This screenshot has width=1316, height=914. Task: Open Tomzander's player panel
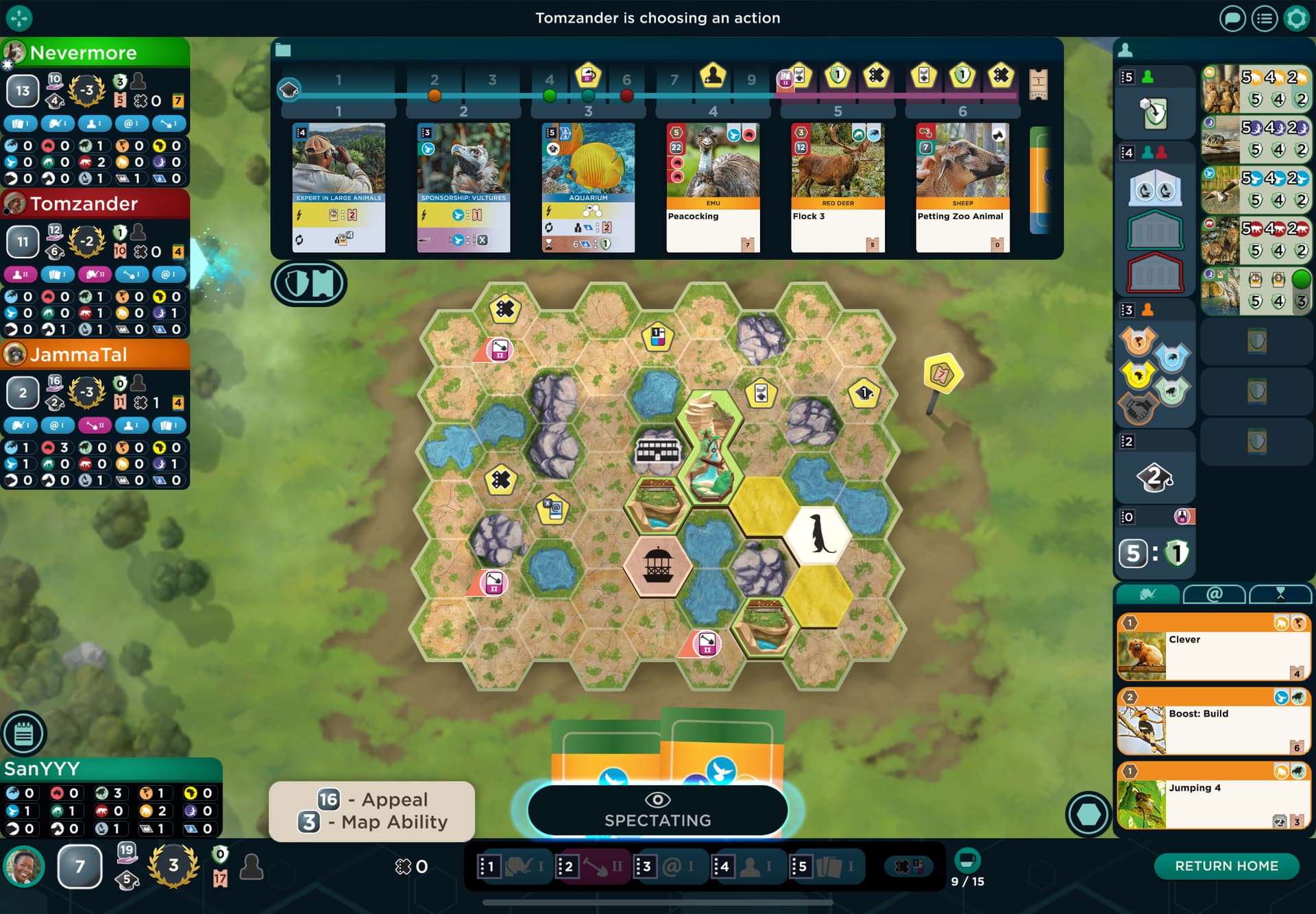(95, 203)
